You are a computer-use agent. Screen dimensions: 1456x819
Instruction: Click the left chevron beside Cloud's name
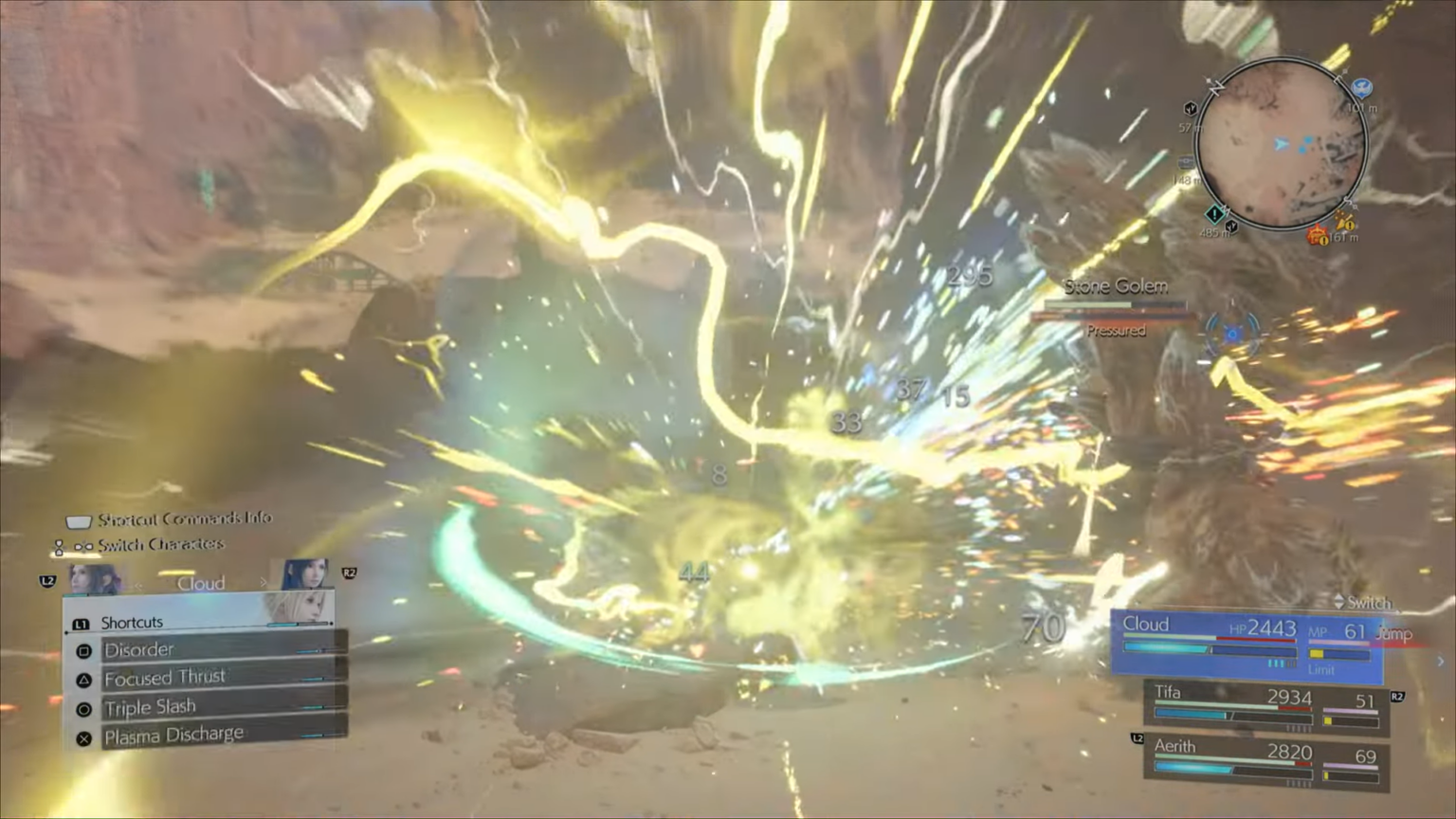[139, 585]
